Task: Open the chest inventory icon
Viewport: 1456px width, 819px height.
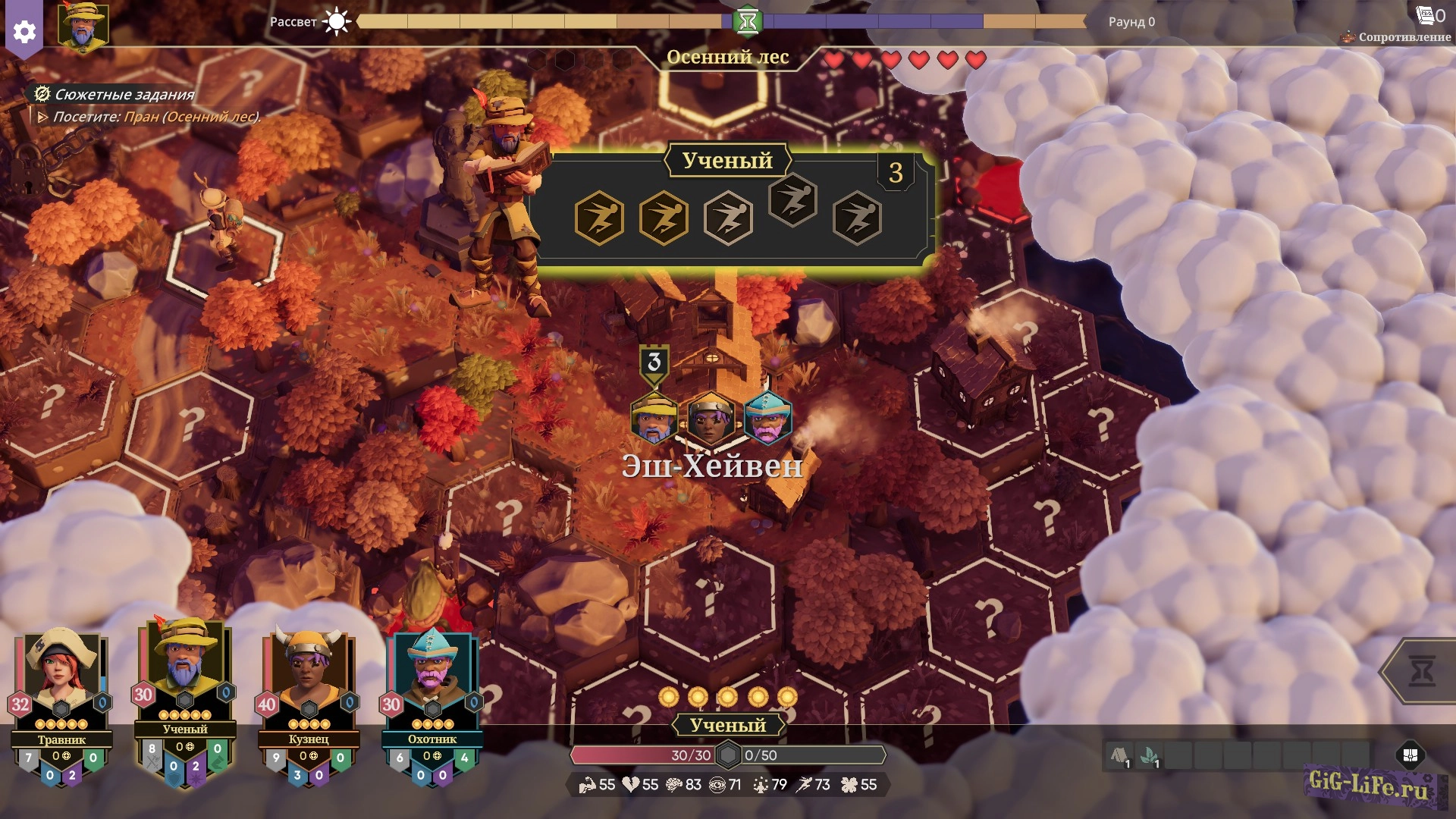Action: tap(1410, 755)
